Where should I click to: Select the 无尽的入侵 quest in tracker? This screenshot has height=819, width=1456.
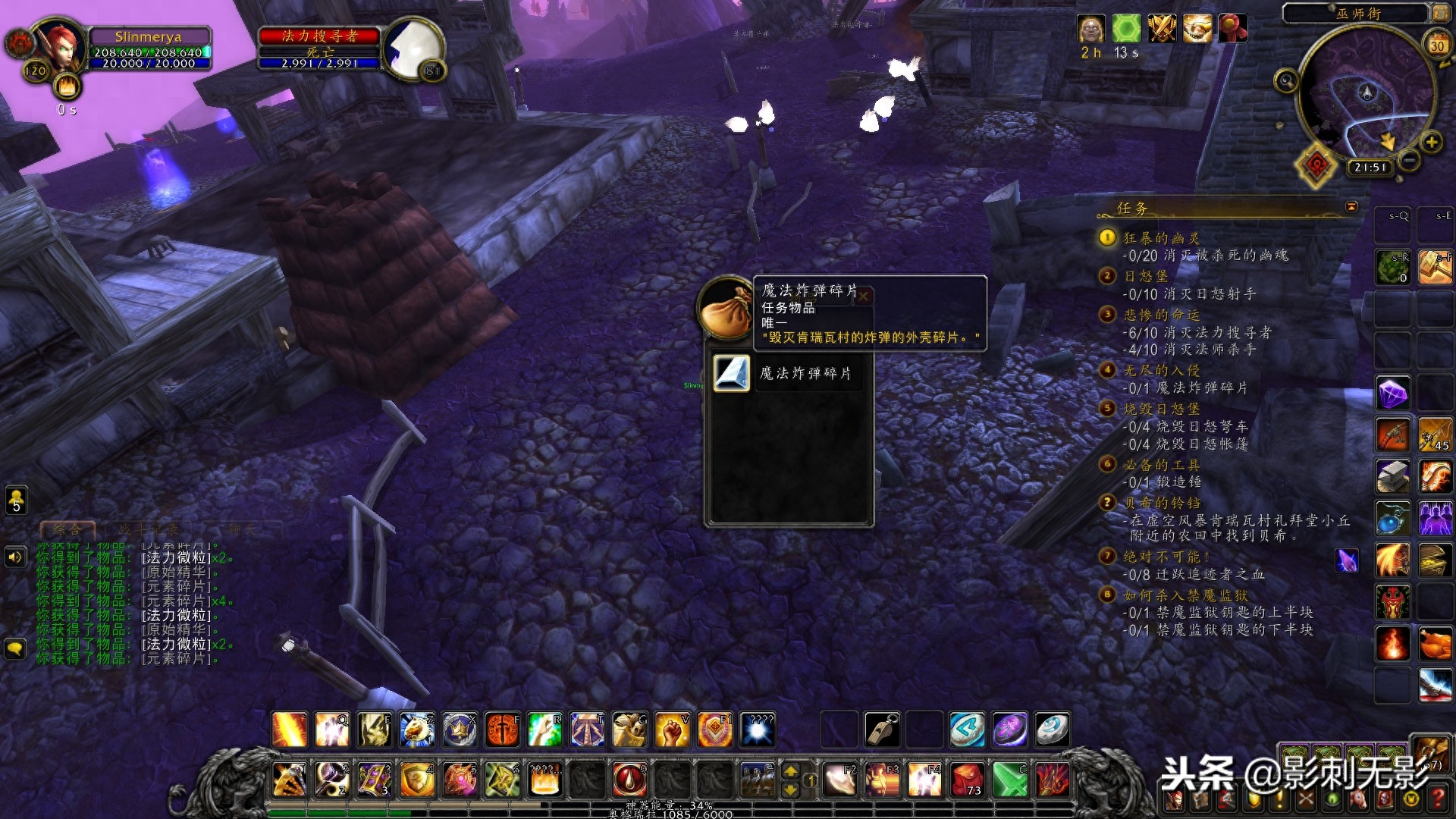click(x=1161, y=371)
